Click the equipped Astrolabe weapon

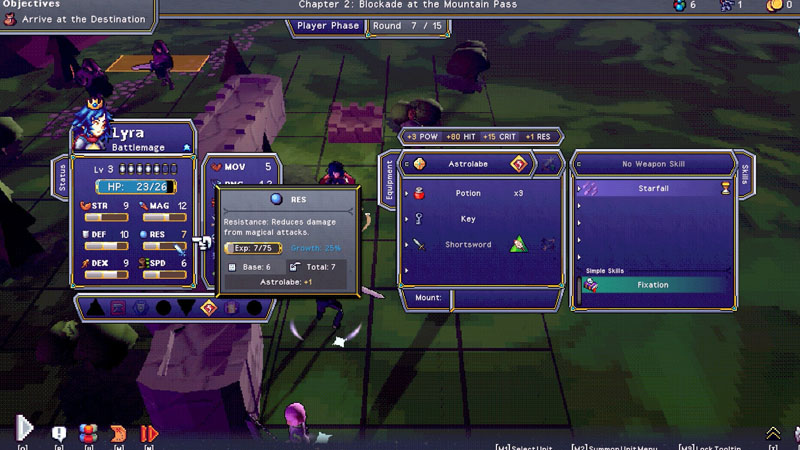point(467,164)
